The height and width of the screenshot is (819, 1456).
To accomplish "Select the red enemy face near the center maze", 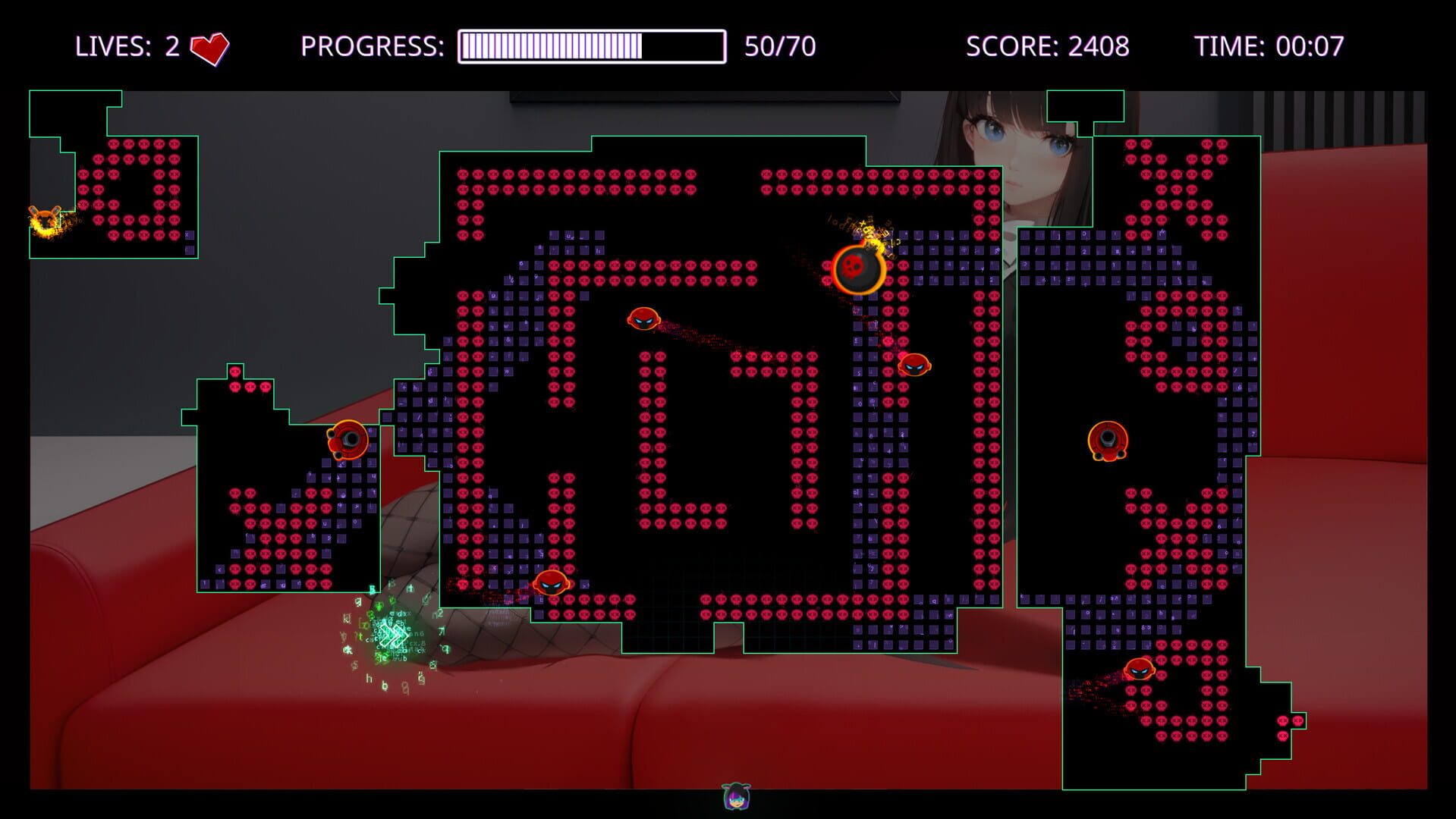I will 643,318.
